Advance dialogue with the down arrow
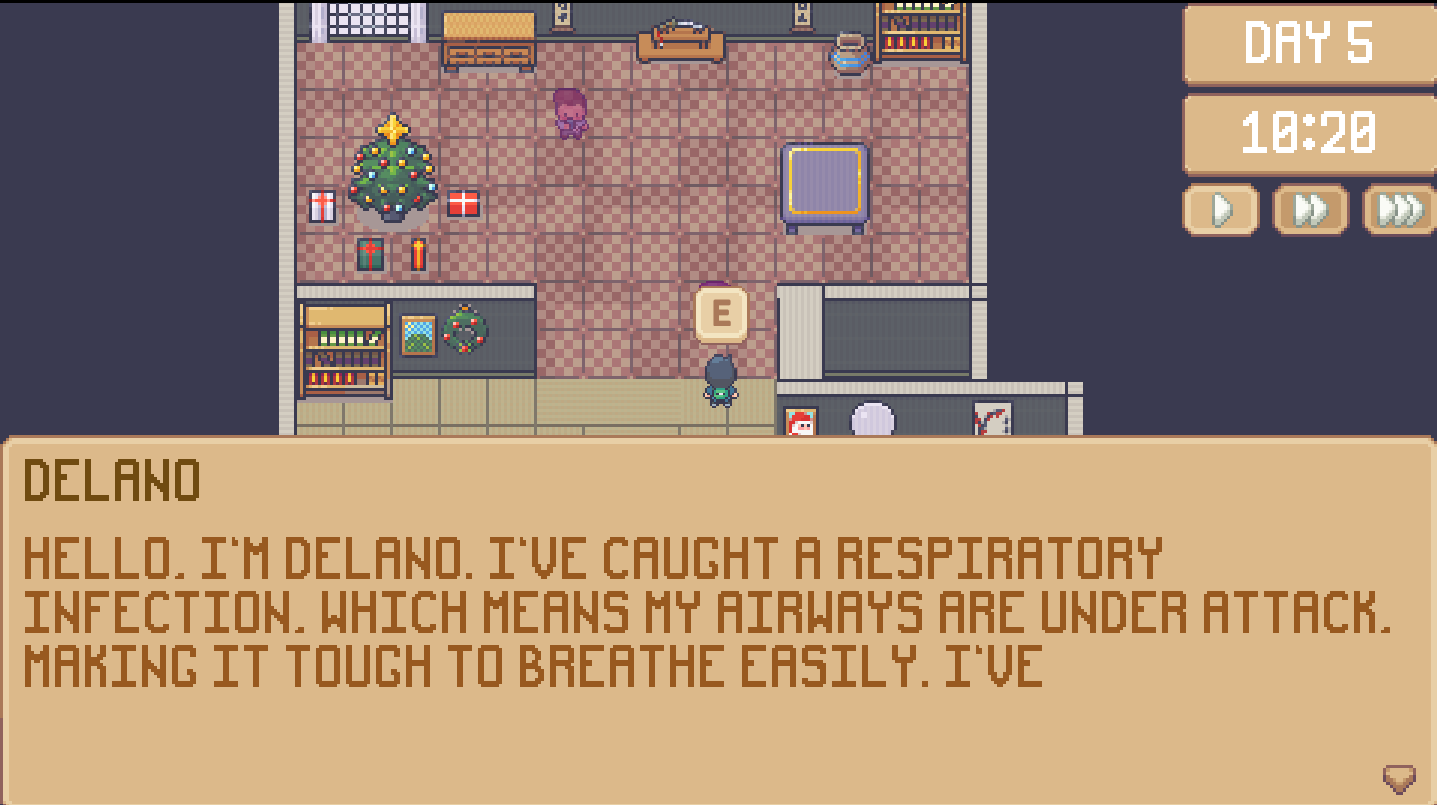This screenshot has height=805, width=1437. pos(1398,777)
